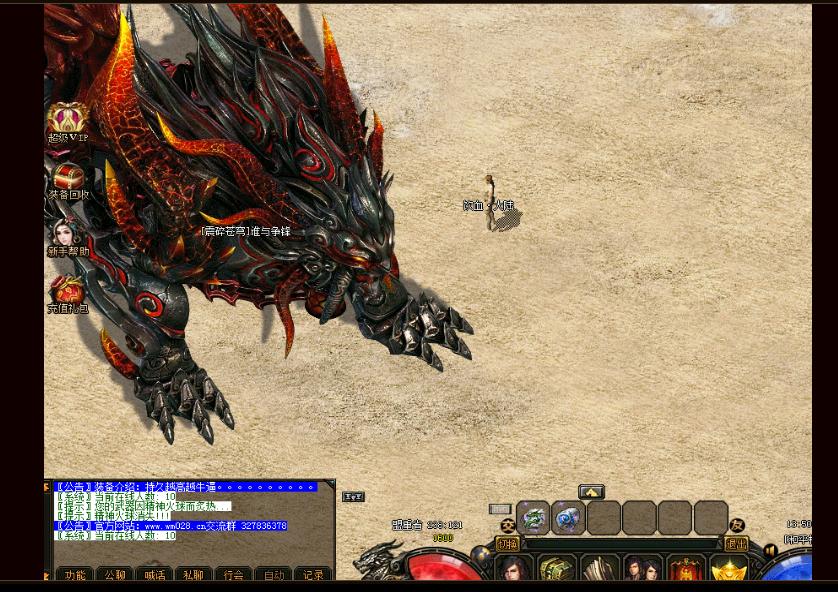Open 新手帮助 beginner help
838x592 pixels.
point(68,236)
